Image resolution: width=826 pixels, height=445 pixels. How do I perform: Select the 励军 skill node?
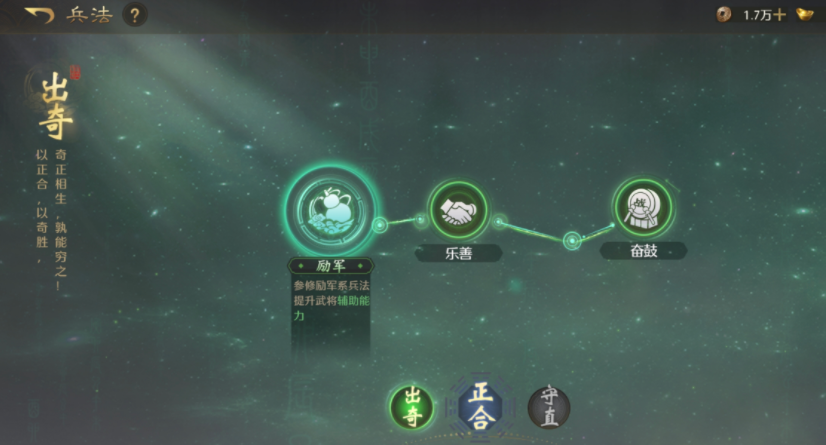click(330, 209)
